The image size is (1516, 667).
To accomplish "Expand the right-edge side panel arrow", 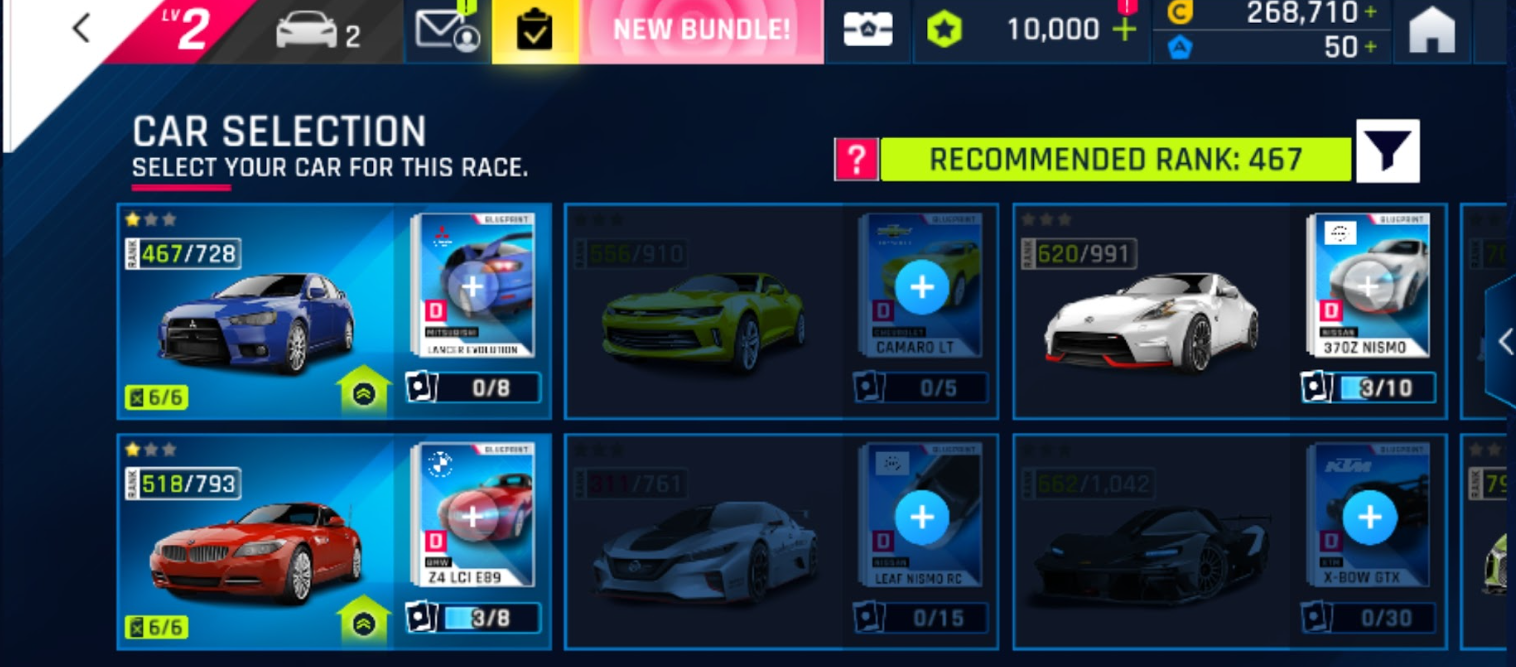I will click(1502, 342).
